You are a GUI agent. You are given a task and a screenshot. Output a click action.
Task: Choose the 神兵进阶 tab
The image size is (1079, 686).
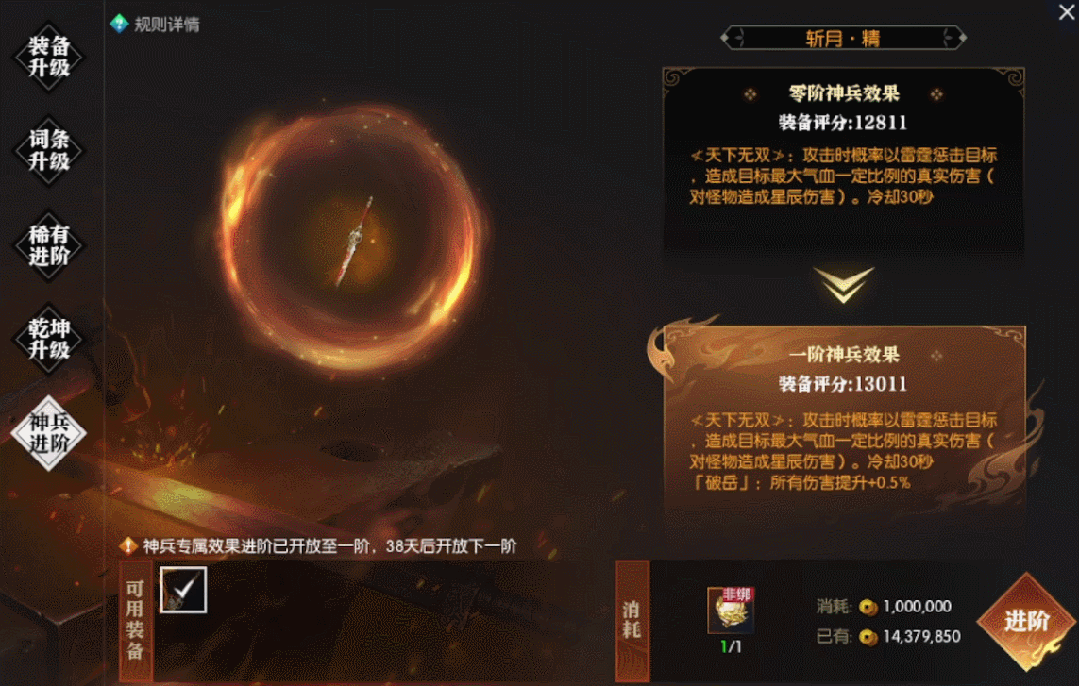point(48,432)
